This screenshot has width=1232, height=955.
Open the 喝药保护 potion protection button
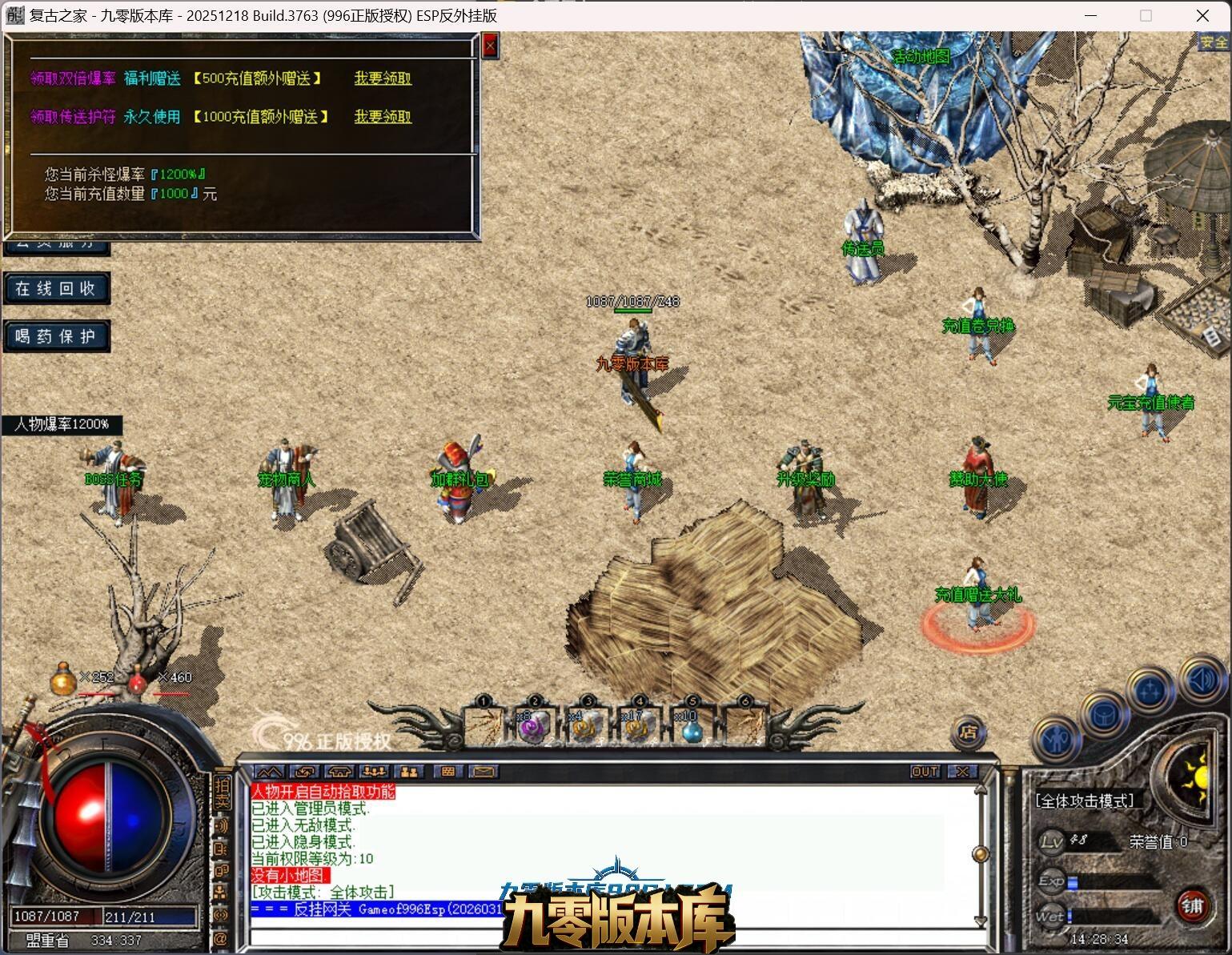(x=56, y=337)
